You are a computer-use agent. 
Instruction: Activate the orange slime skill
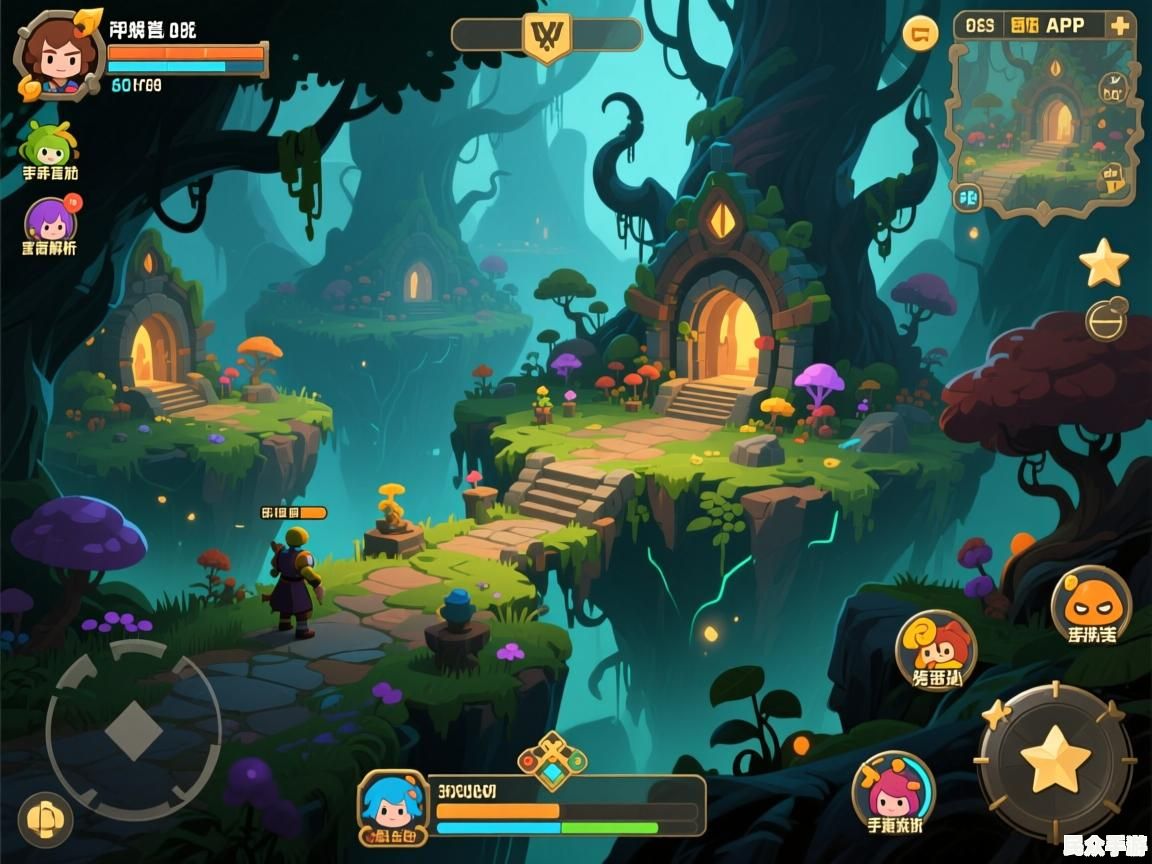tap(1091, 602)
